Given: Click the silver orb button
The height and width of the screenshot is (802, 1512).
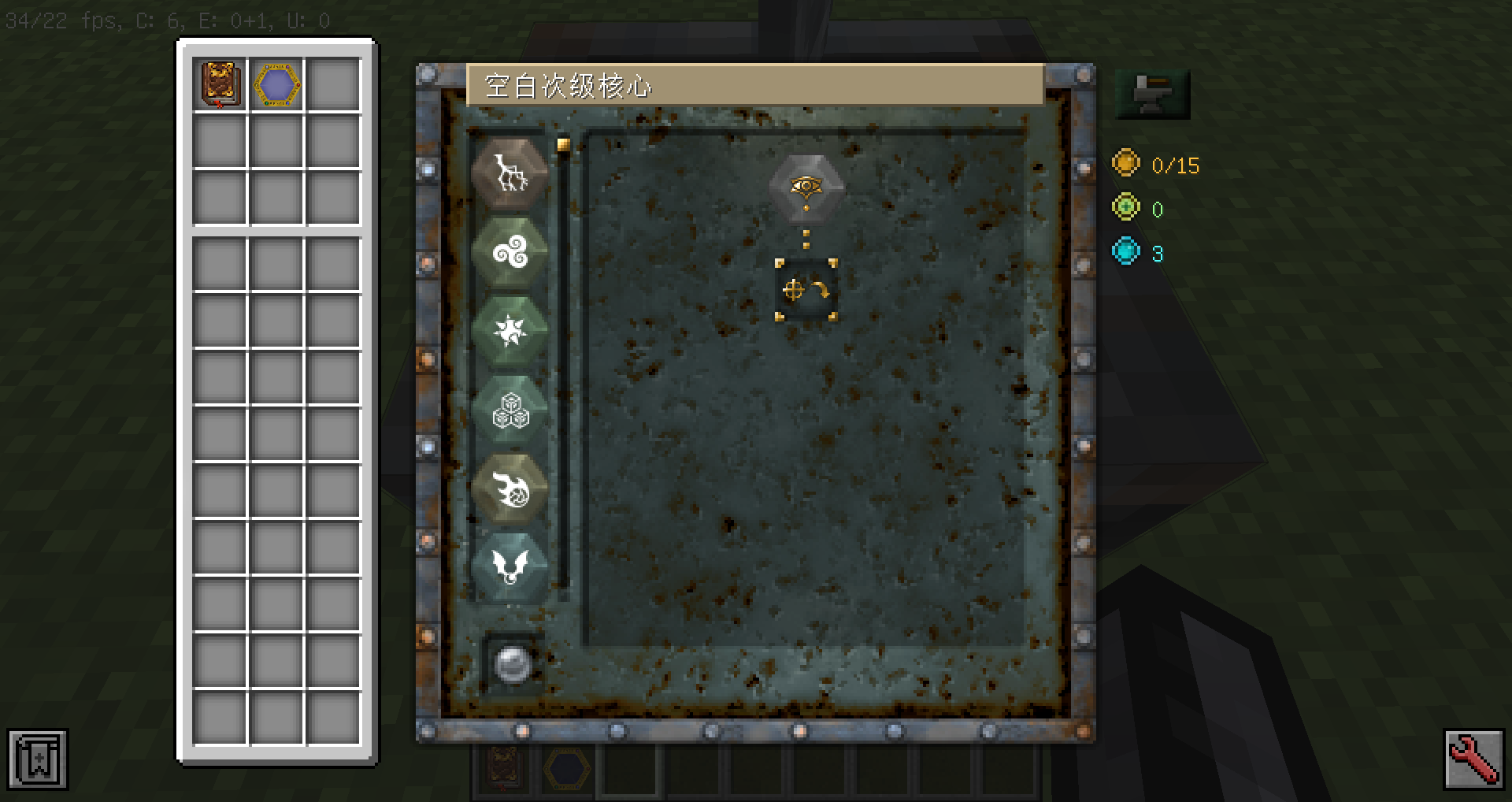Looking at the screenshot, I should (512, 664).
